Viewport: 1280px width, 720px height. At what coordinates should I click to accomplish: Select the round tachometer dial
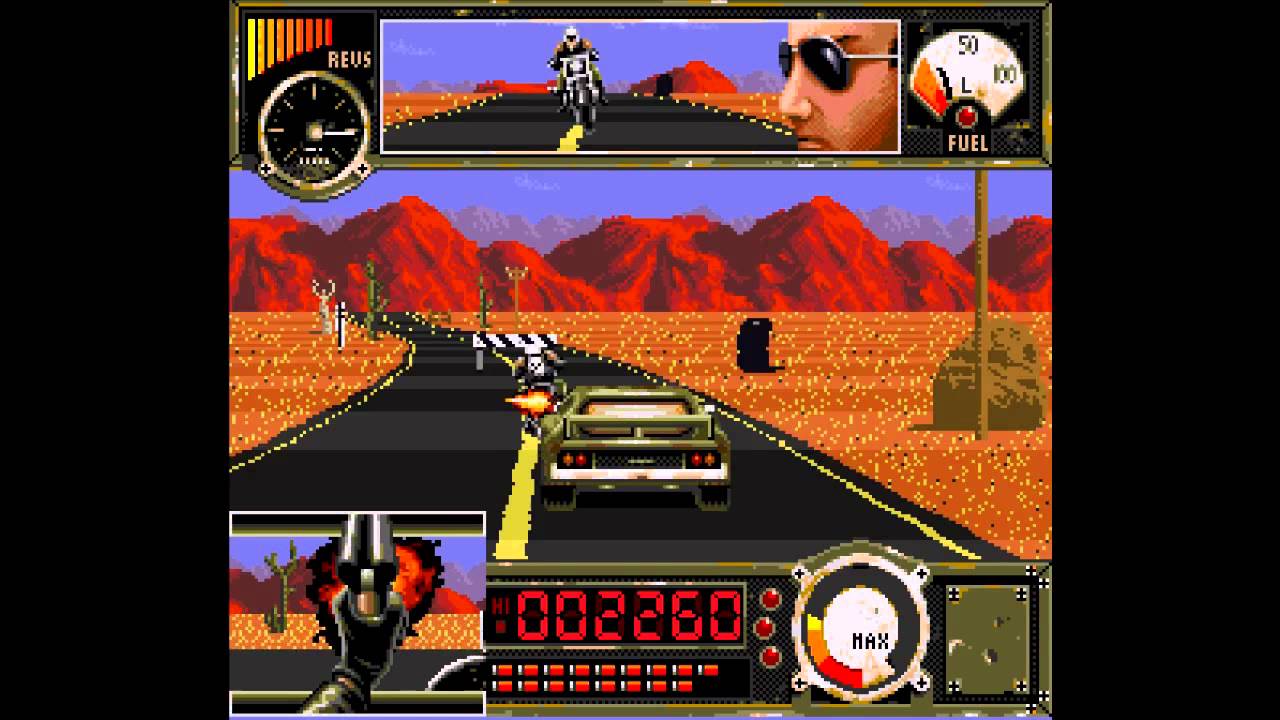[313, 125]
